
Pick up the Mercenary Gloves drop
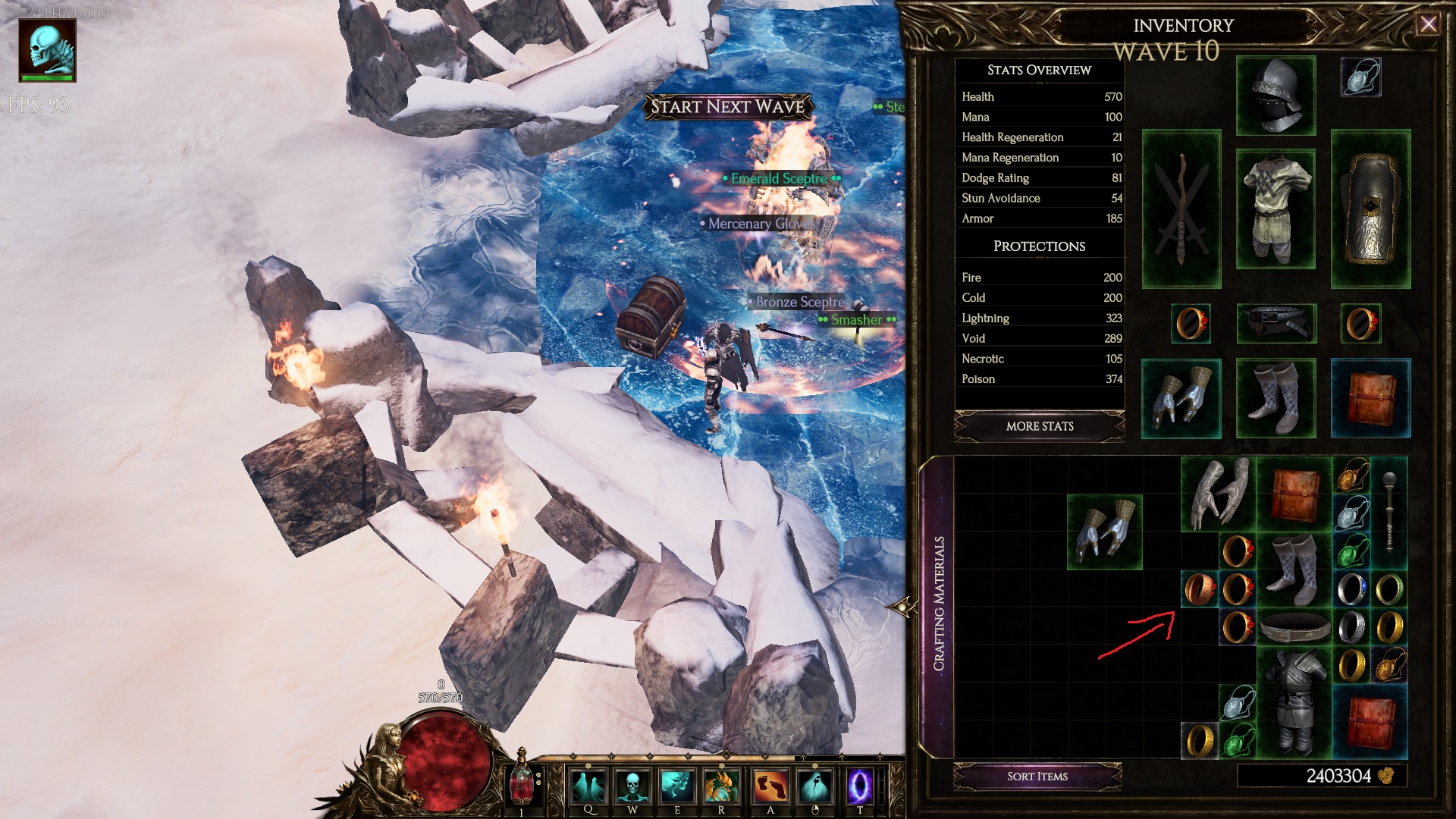758,224
